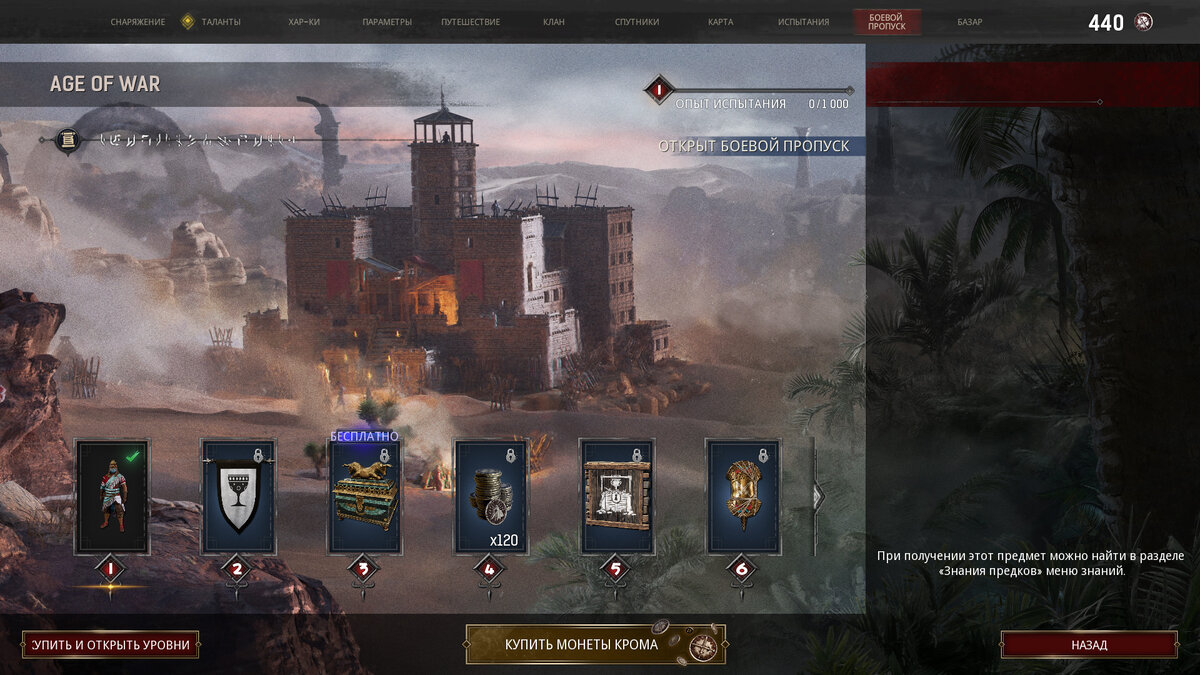This screenshot has height=675, width=1200.
Task: Open the Клан tab
Action: coord(553,22)
